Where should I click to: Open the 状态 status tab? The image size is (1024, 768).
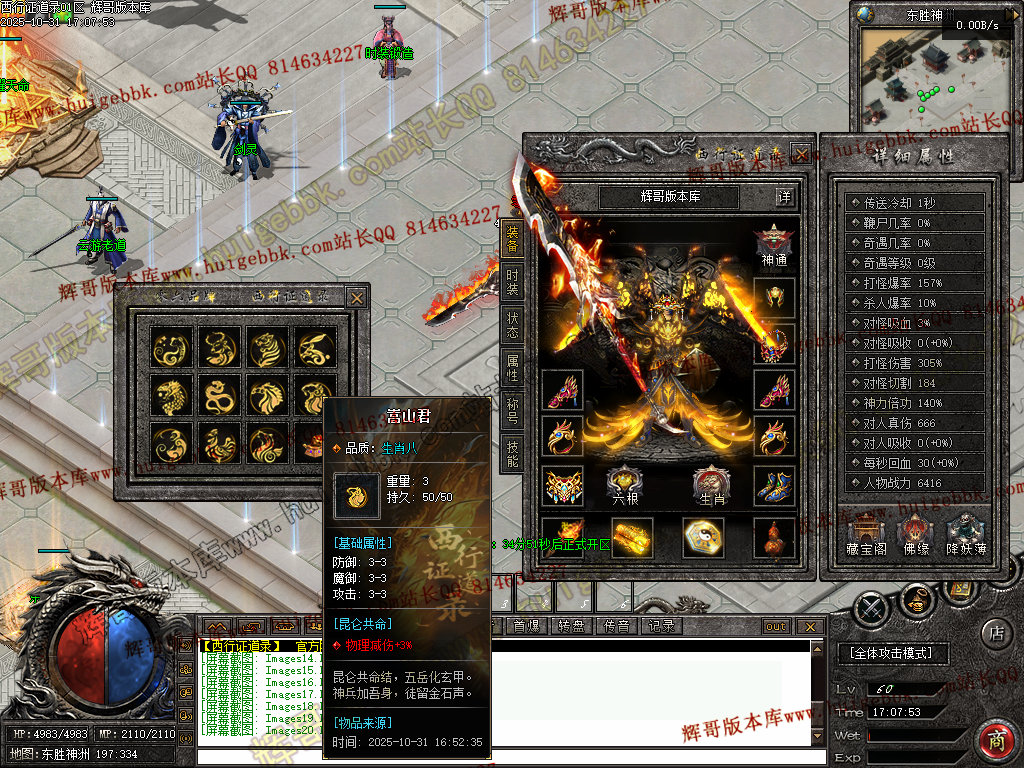pyautogui.click(x=512, y=324)
